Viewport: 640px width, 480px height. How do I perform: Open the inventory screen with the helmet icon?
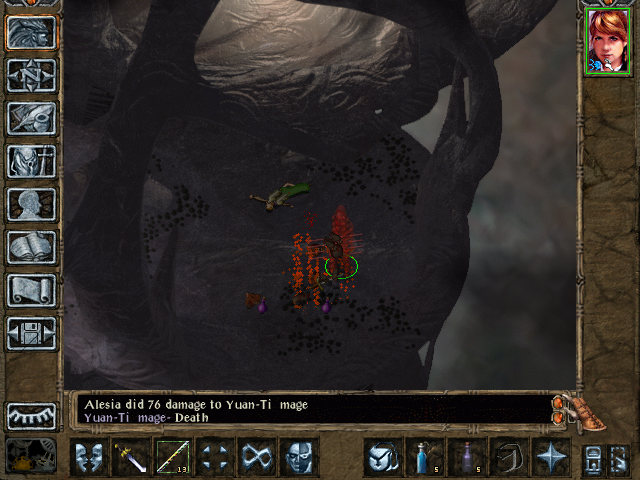tap(31, 118)
